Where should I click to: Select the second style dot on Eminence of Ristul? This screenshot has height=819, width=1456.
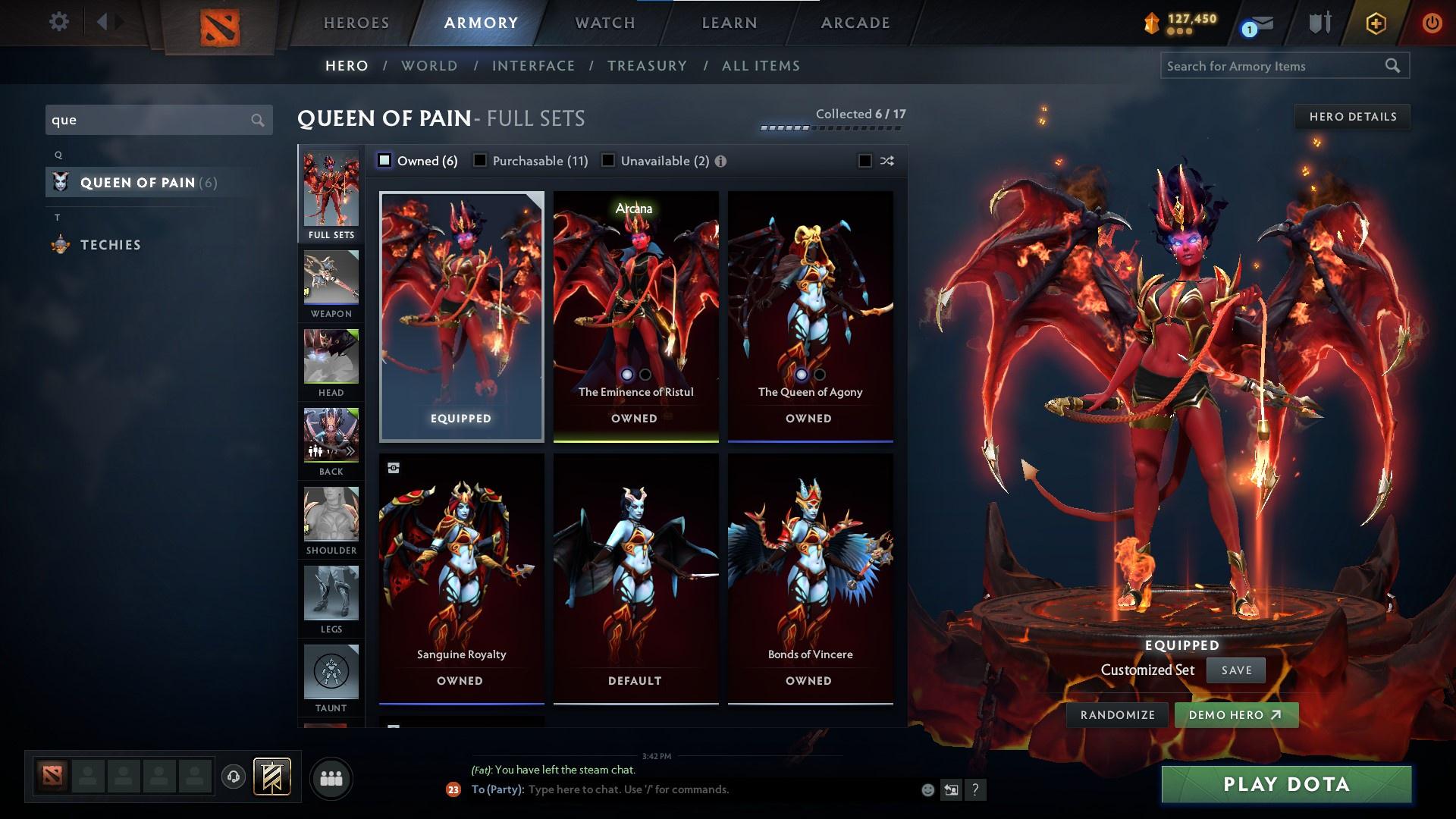(645, 374)
